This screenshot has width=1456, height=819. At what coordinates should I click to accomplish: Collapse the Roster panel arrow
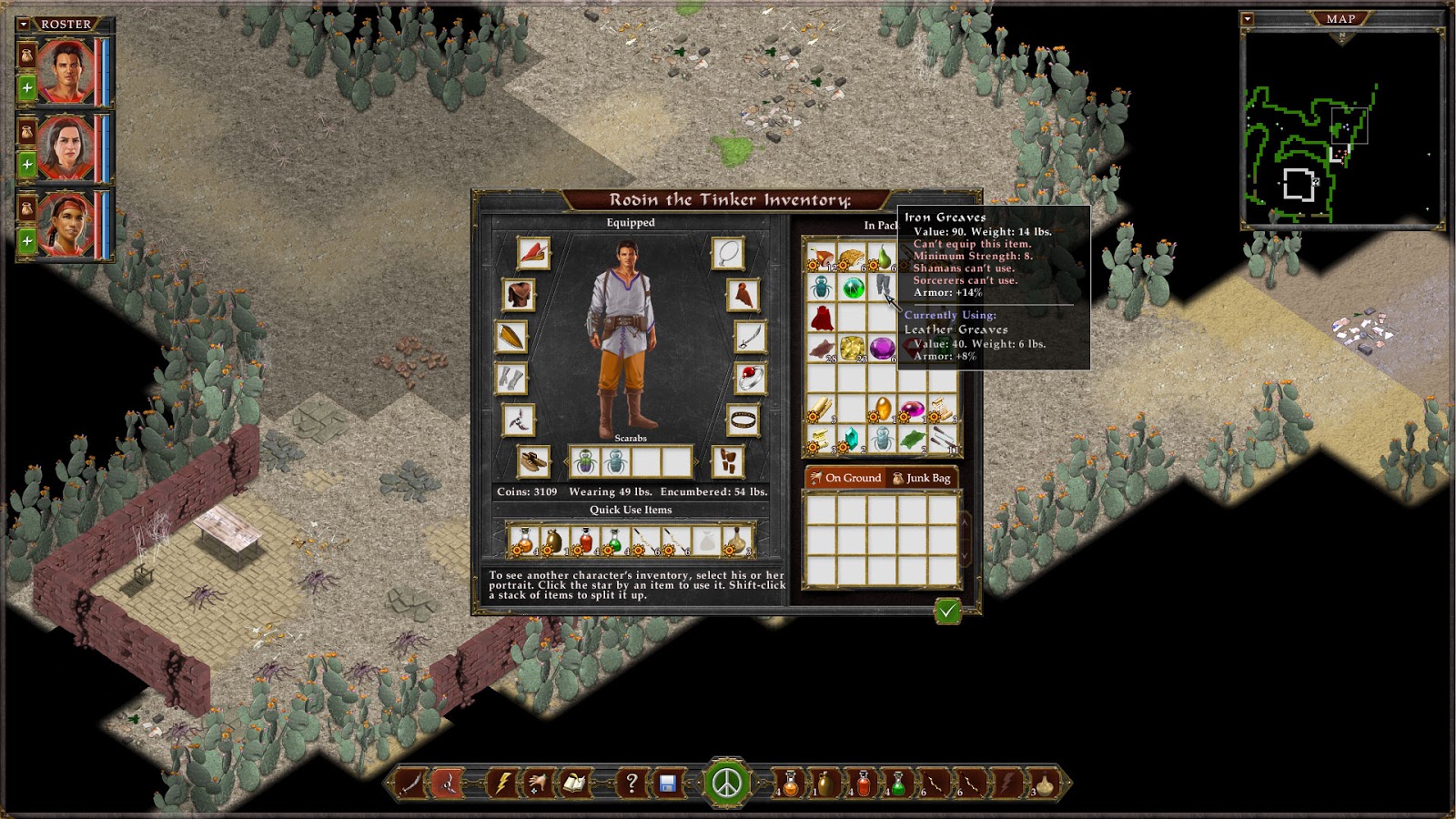(x=25, y=25)
